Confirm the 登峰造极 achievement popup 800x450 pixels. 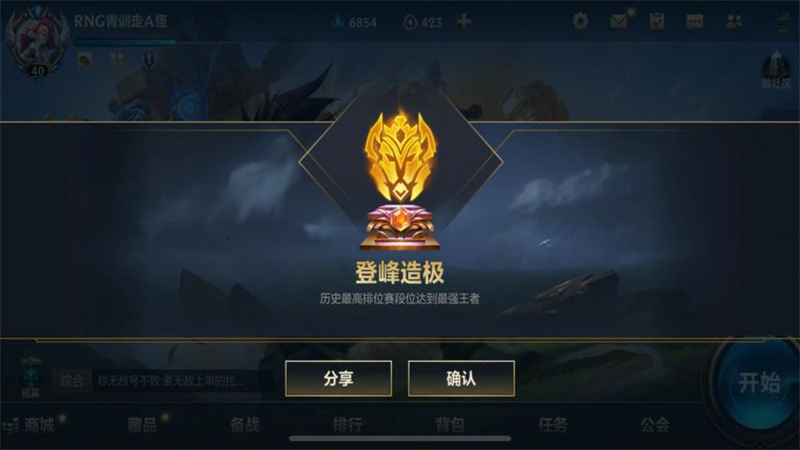[x=461, y=379]
